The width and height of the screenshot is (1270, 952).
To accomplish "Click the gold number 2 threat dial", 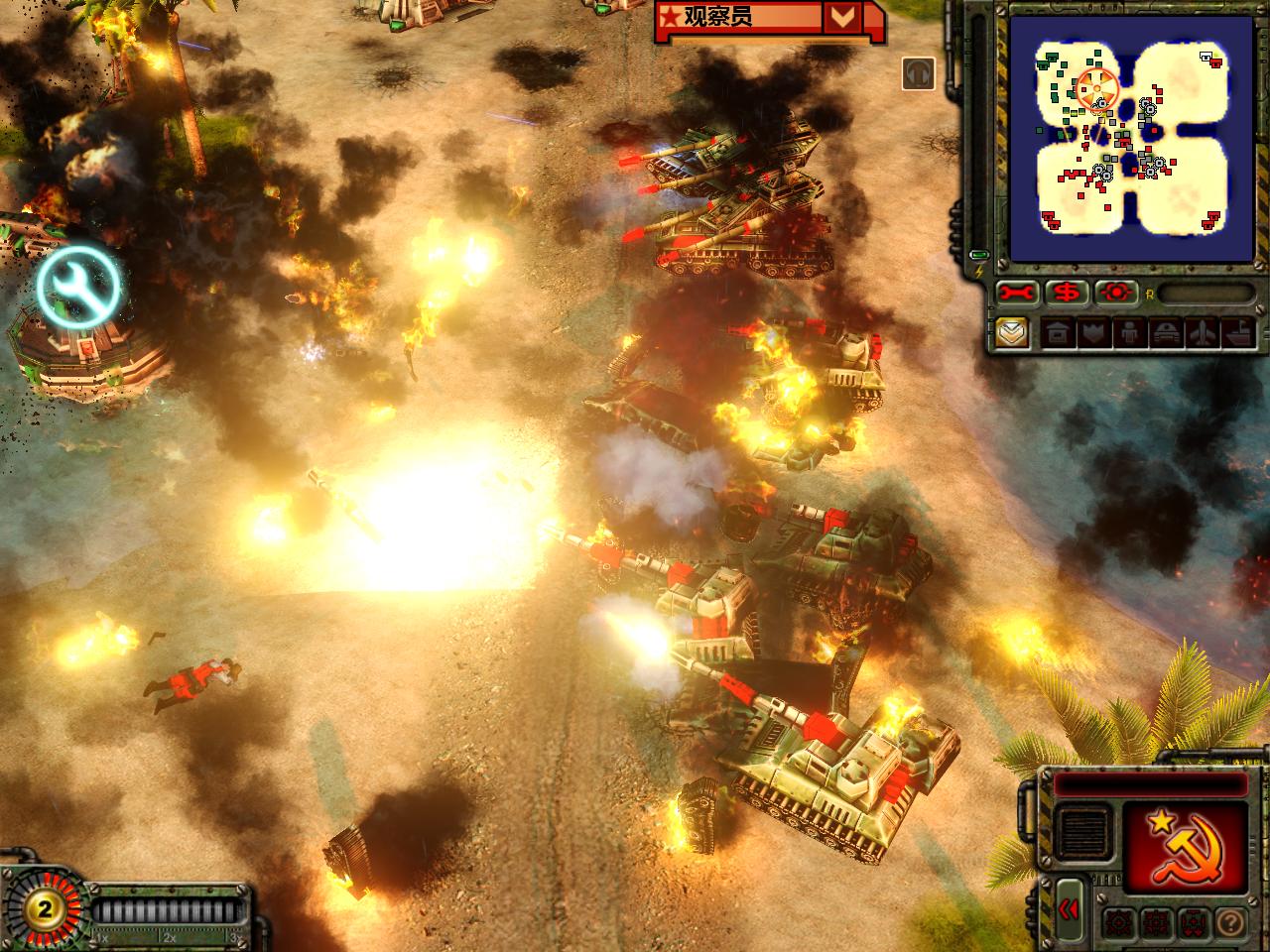I will click(43, 909).
